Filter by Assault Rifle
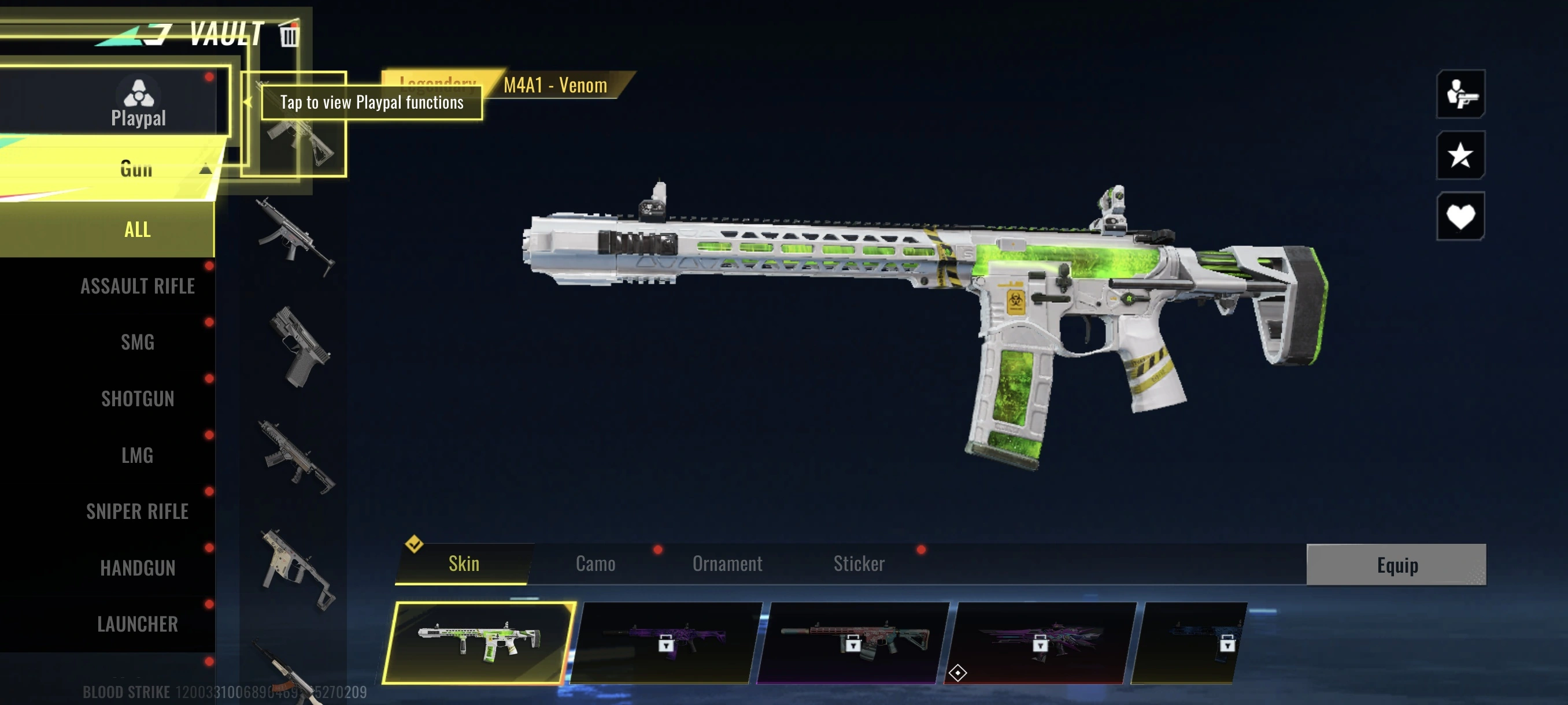 138,286
